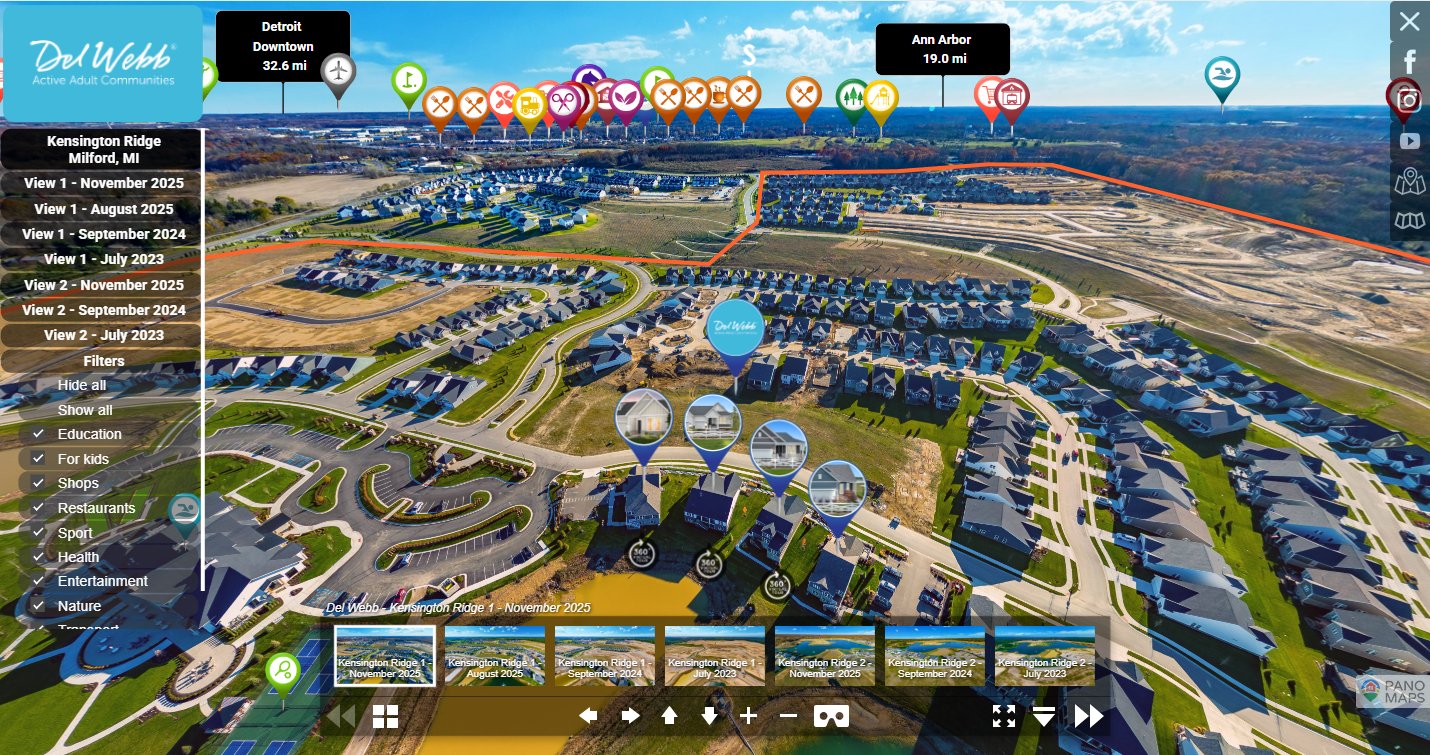This screenshot has height=755, width=1430.
Task: Open View 2 - September 2024 from the side menu
Action: coord(104,310)
